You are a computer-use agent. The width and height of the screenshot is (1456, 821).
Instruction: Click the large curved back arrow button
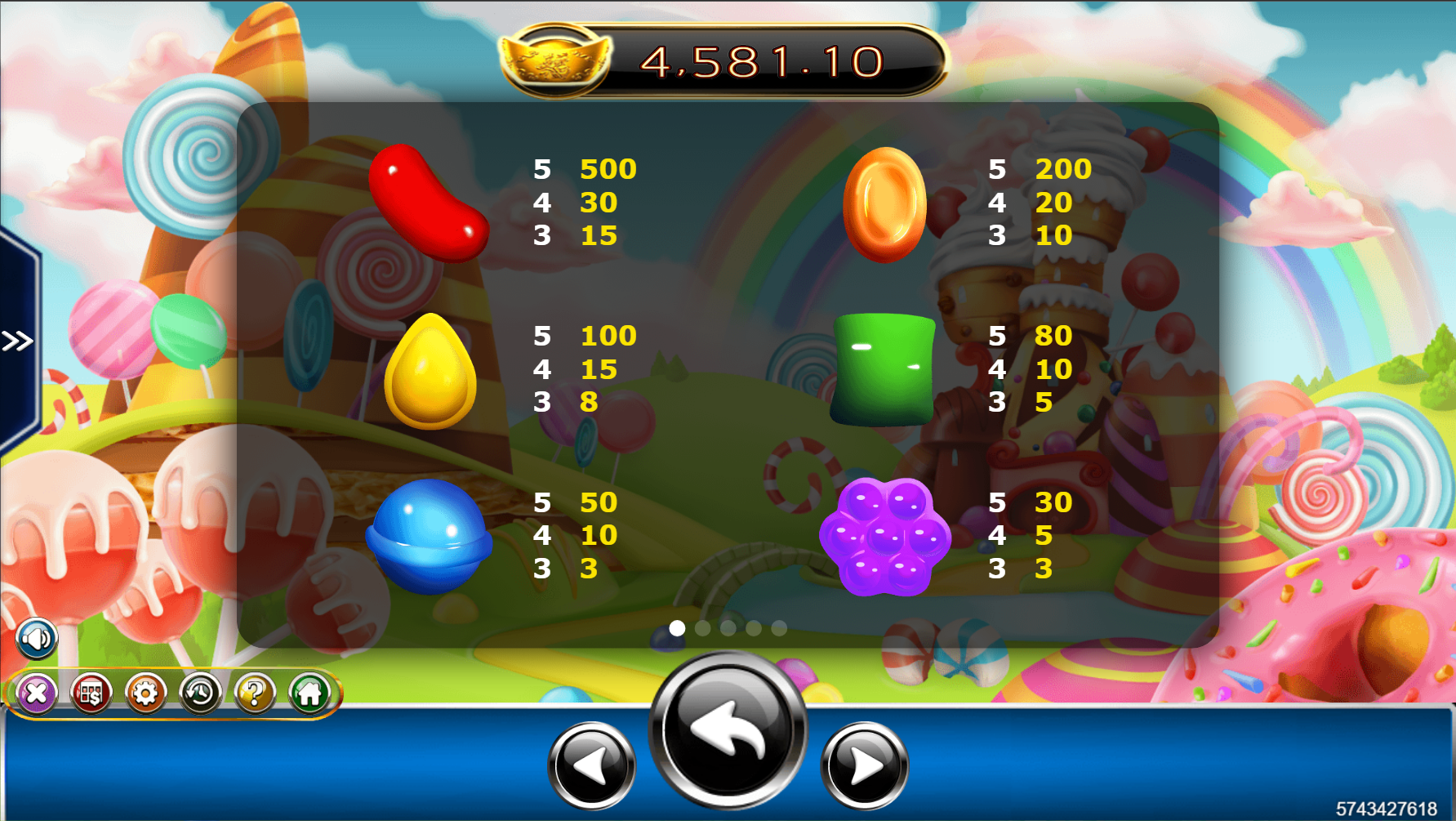coord(728,730)
